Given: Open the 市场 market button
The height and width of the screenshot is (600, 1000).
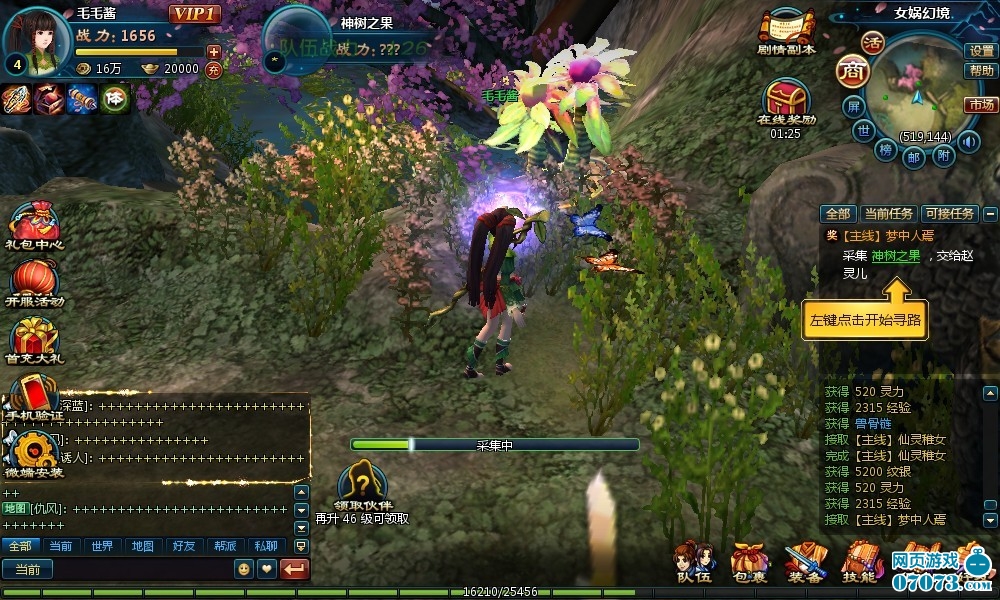Looking at the screenshot, I should tap(981, 105).
